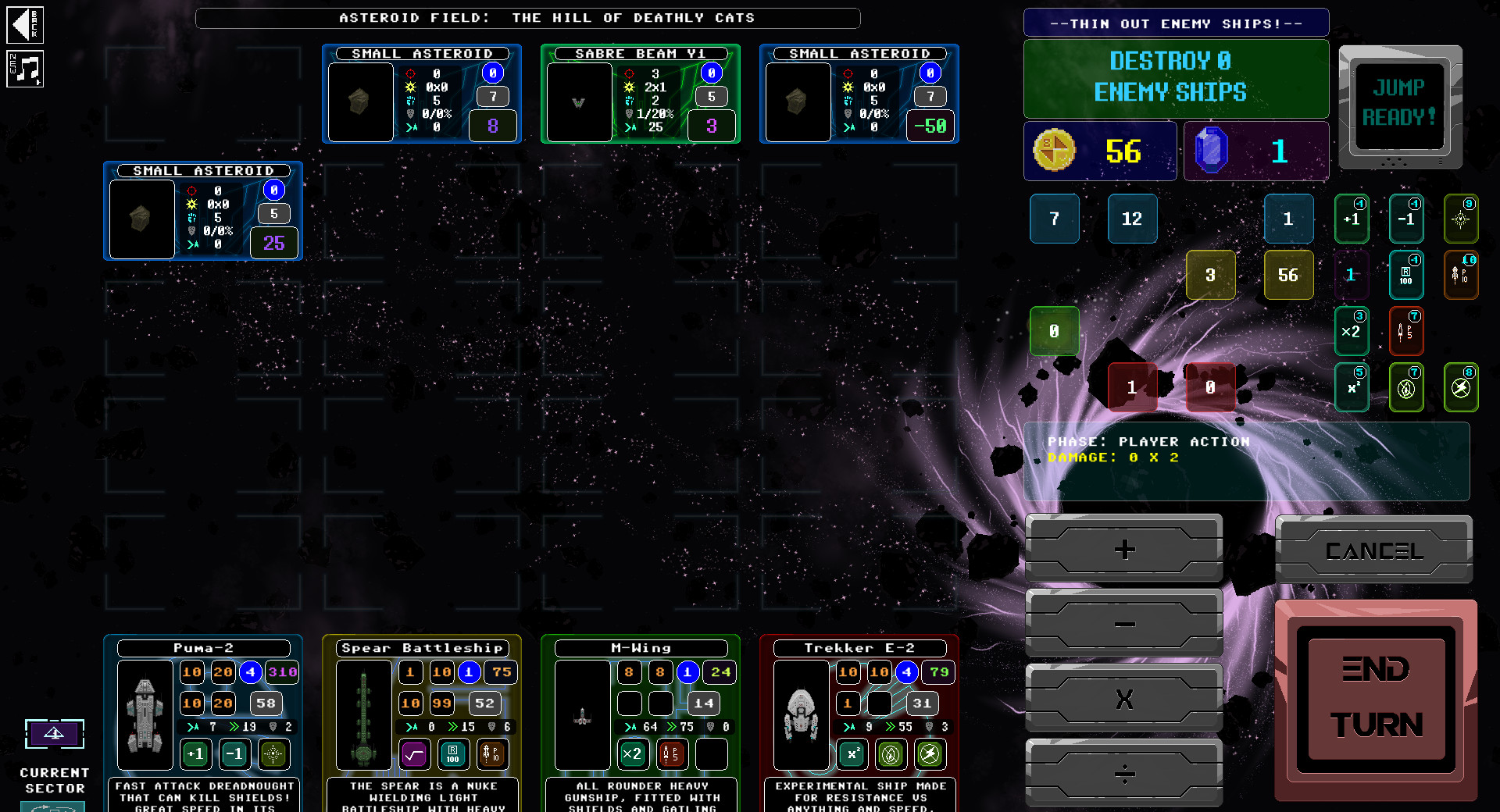This screenshot has height=812, width=1500.
Task: Select the missile P10 card
Action: [x=1462, y=275]
